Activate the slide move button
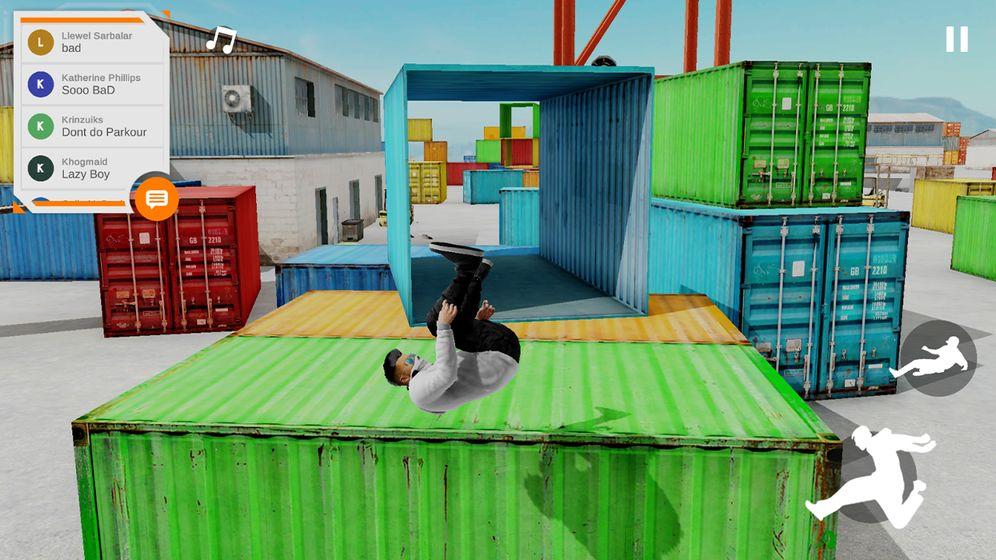The image size is (996, 560). click(x=936, y=358)
